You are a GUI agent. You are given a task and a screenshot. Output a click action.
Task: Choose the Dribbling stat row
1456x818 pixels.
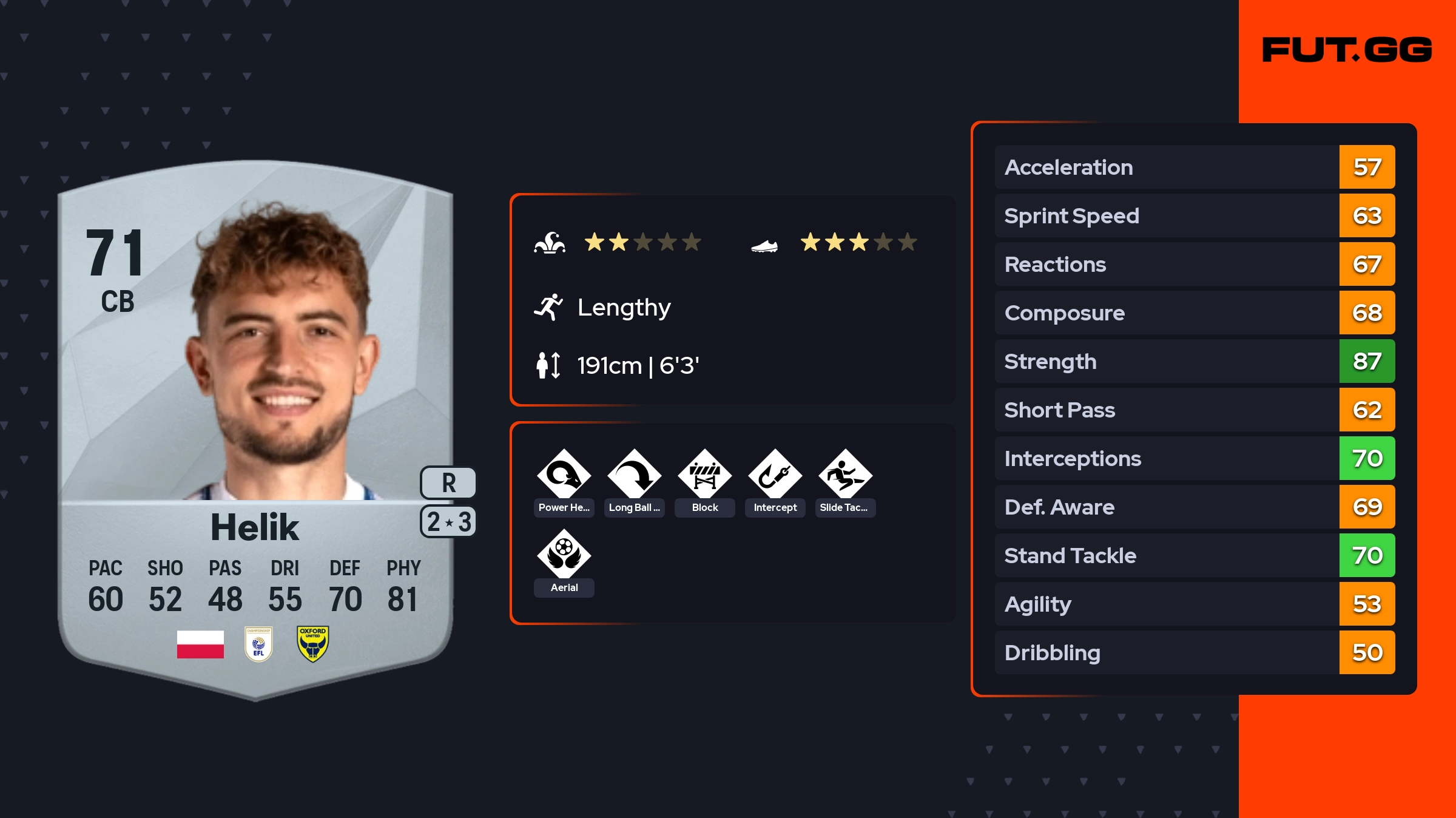[1194, 652]
